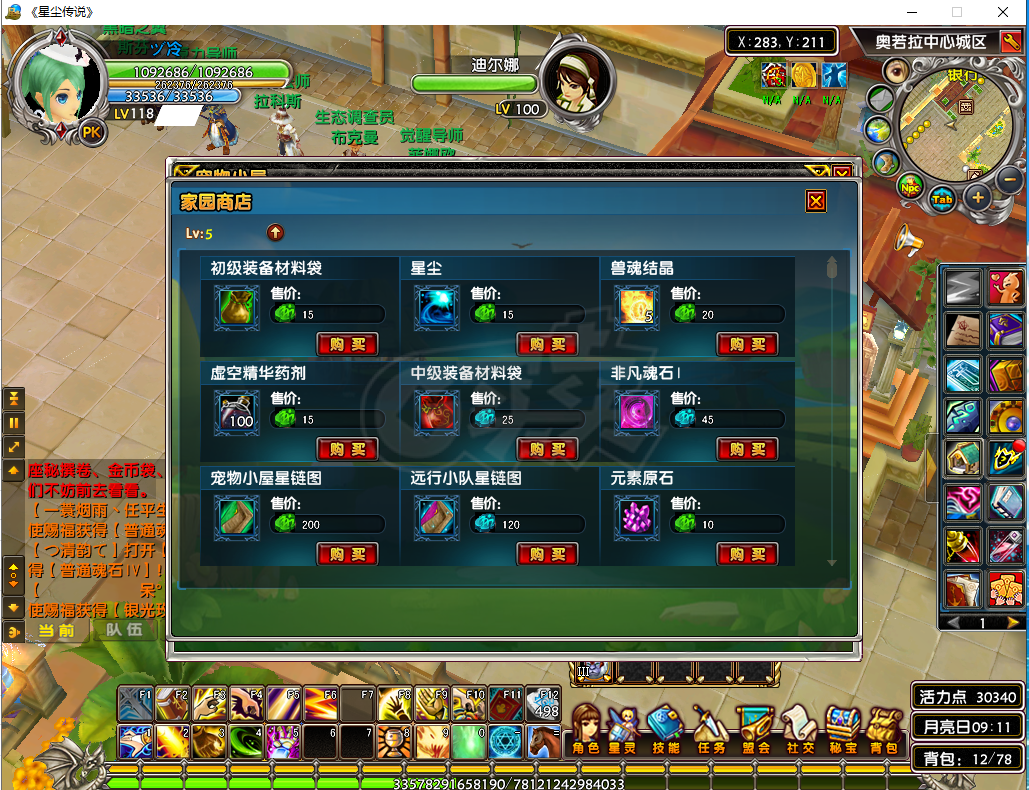
Task: Buy 元素原石 from the shop
Action: [x=747, y=554]
